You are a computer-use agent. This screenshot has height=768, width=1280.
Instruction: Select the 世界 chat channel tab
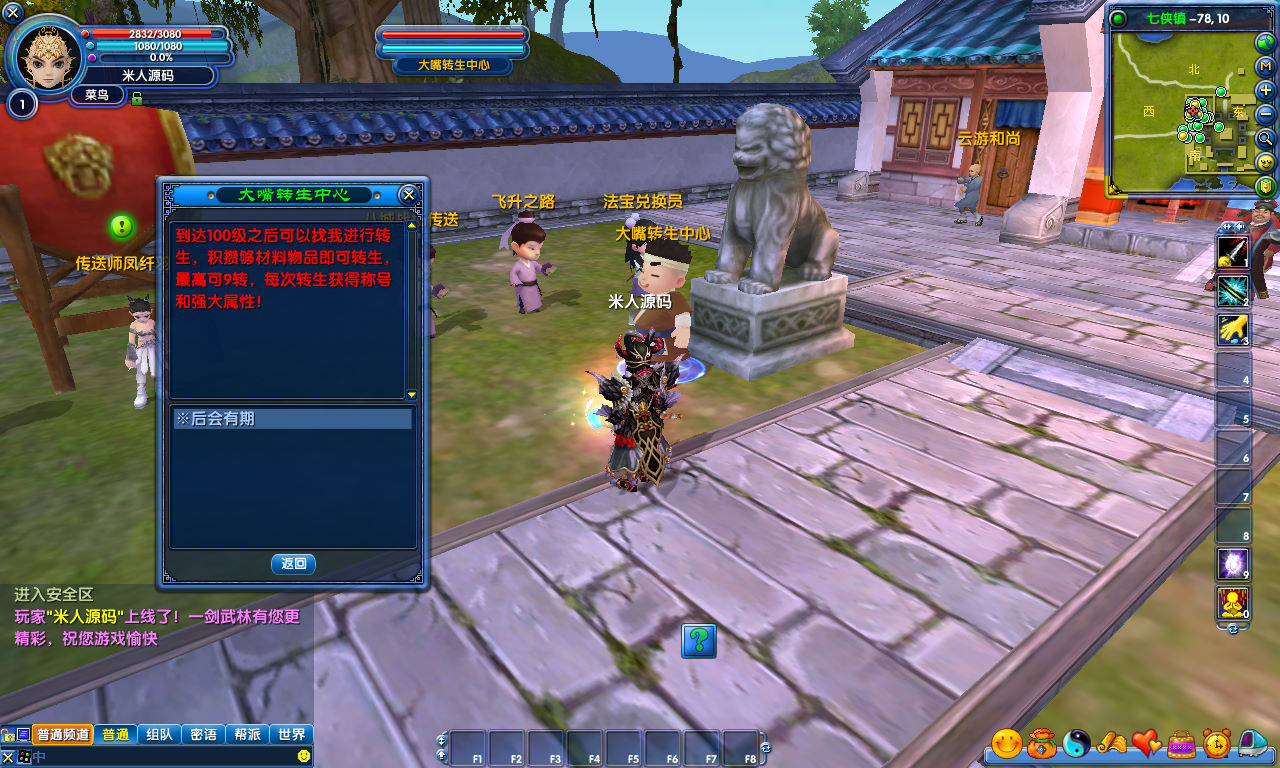click(292, 734)
